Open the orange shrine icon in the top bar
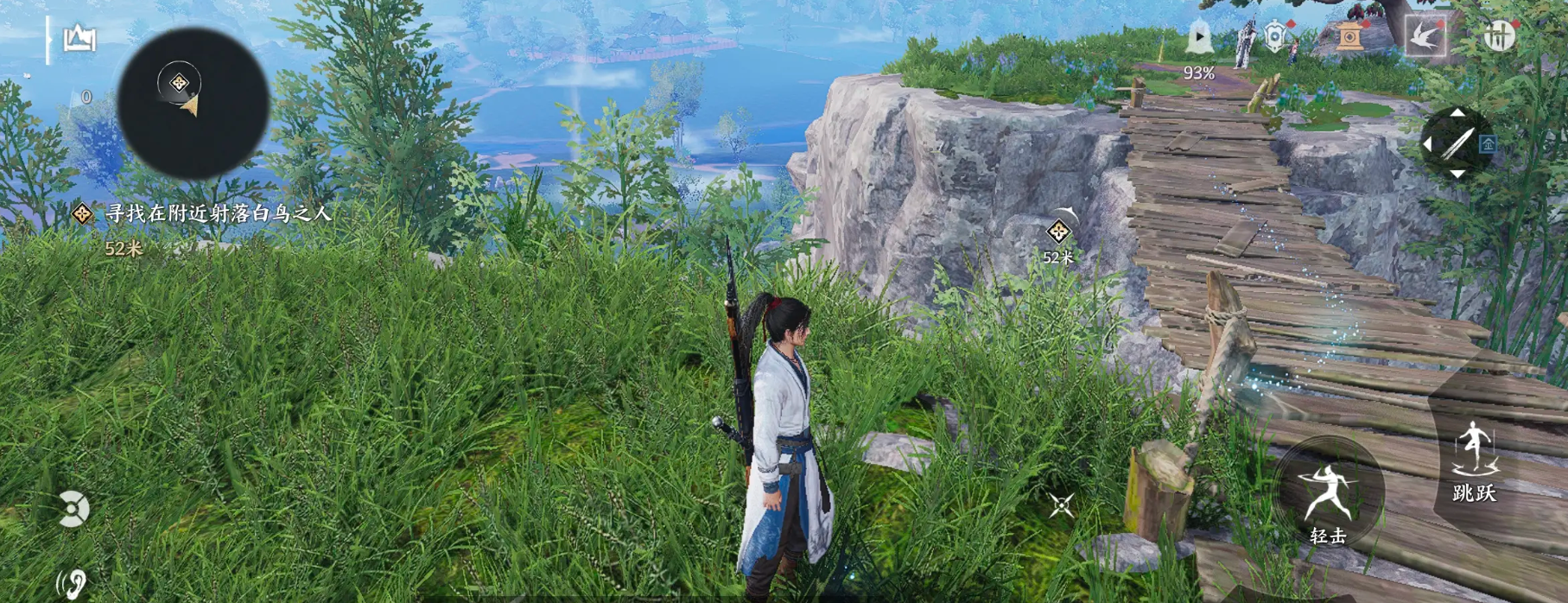This screenshot has height=603, width=1568. point(1349,36)
